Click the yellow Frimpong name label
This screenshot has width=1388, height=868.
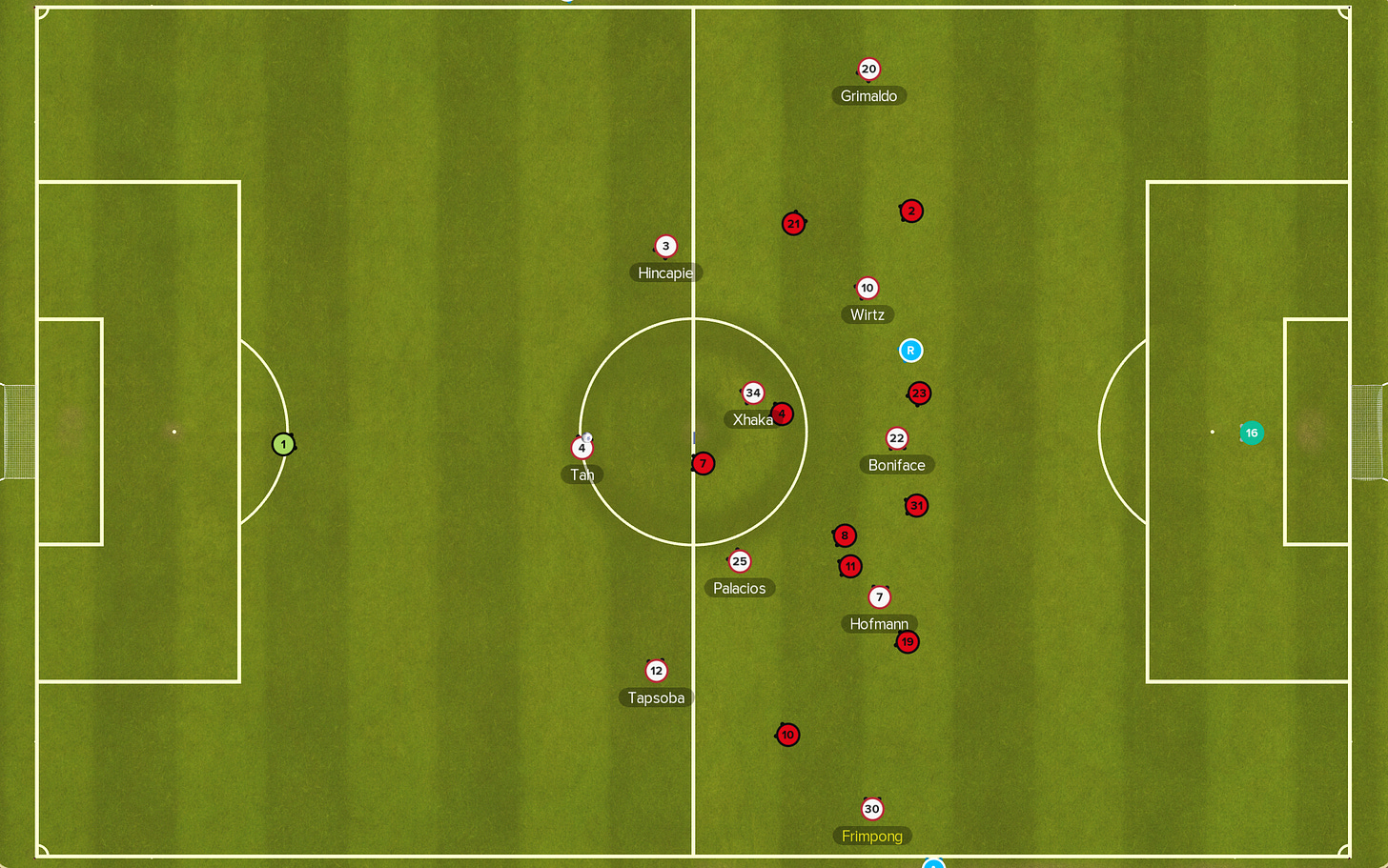coord(872,836)
